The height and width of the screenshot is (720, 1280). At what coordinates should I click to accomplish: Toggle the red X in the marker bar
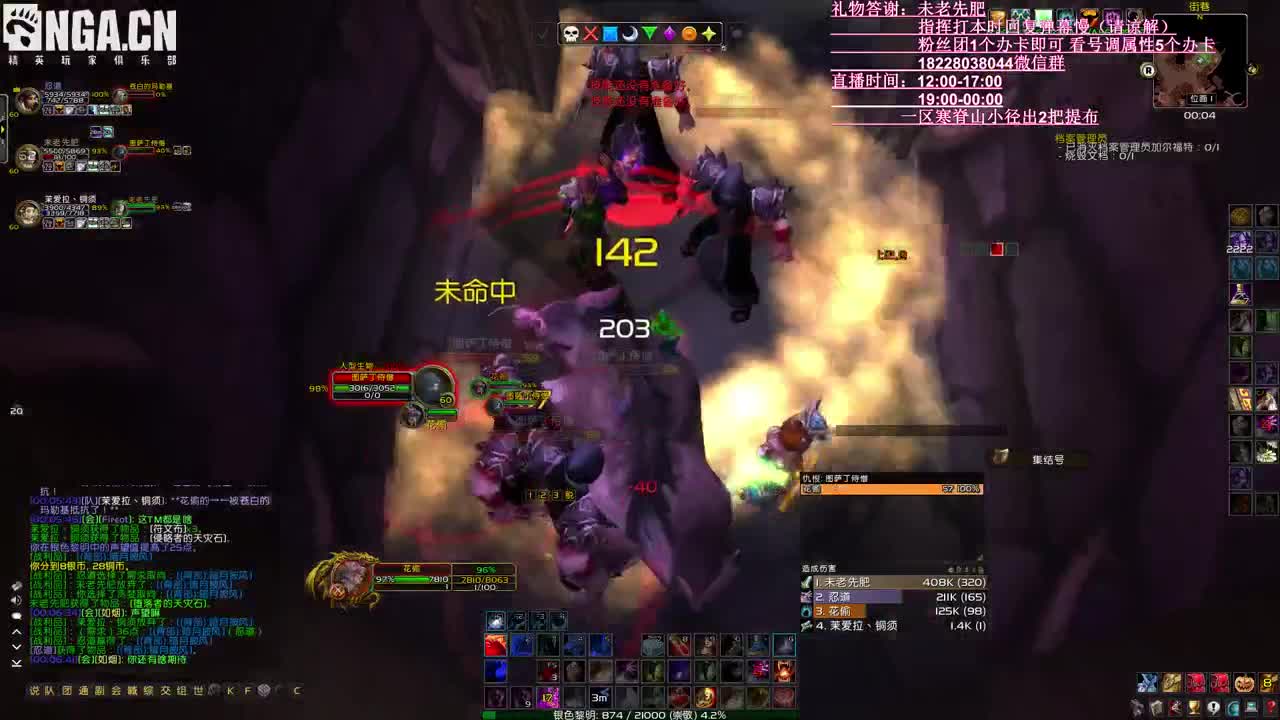pyautogui.click(x=591, y=34)
